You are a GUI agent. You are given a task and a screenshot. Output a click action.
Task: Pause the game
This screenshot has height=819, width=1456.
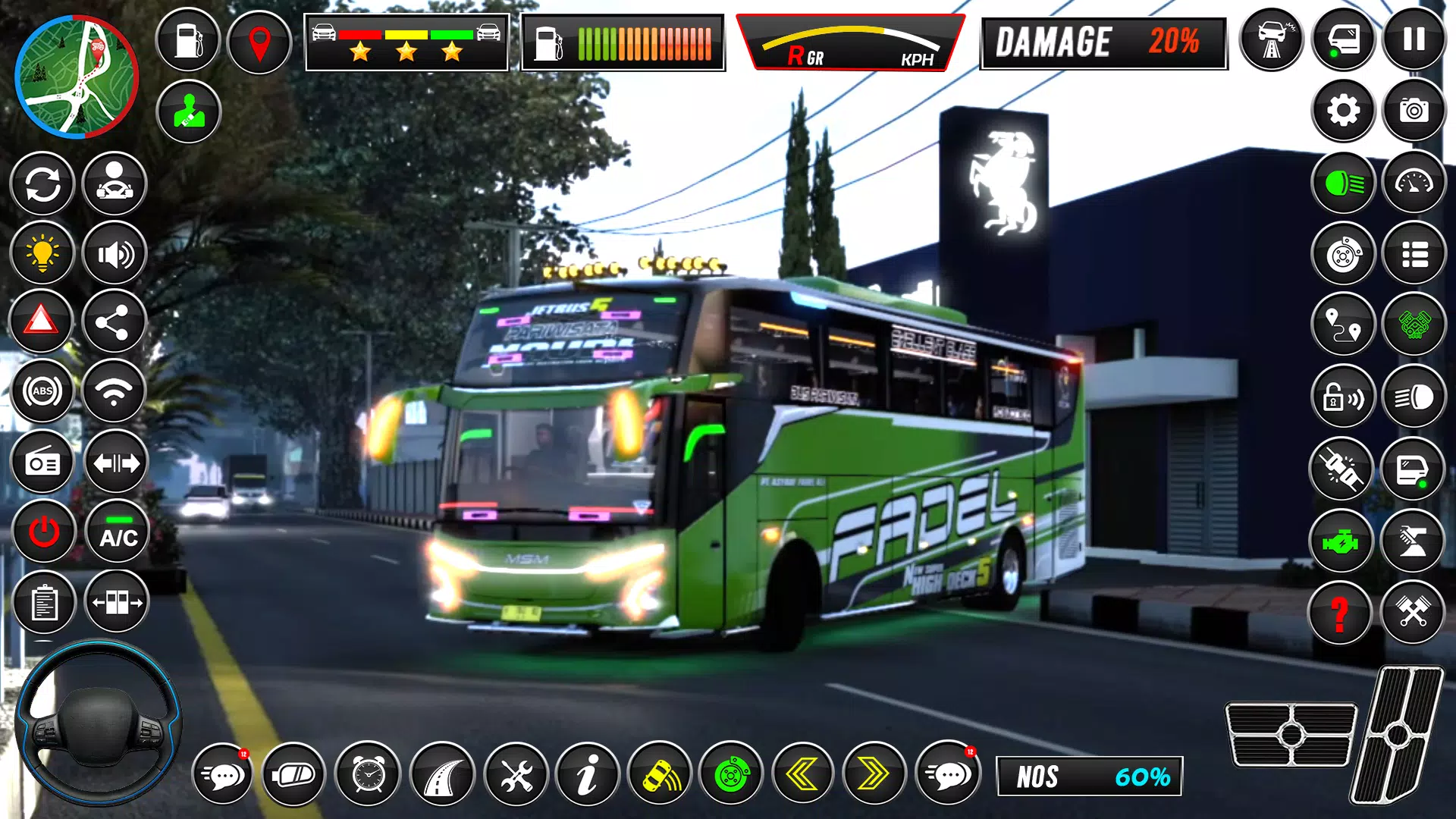point(1414,39)
